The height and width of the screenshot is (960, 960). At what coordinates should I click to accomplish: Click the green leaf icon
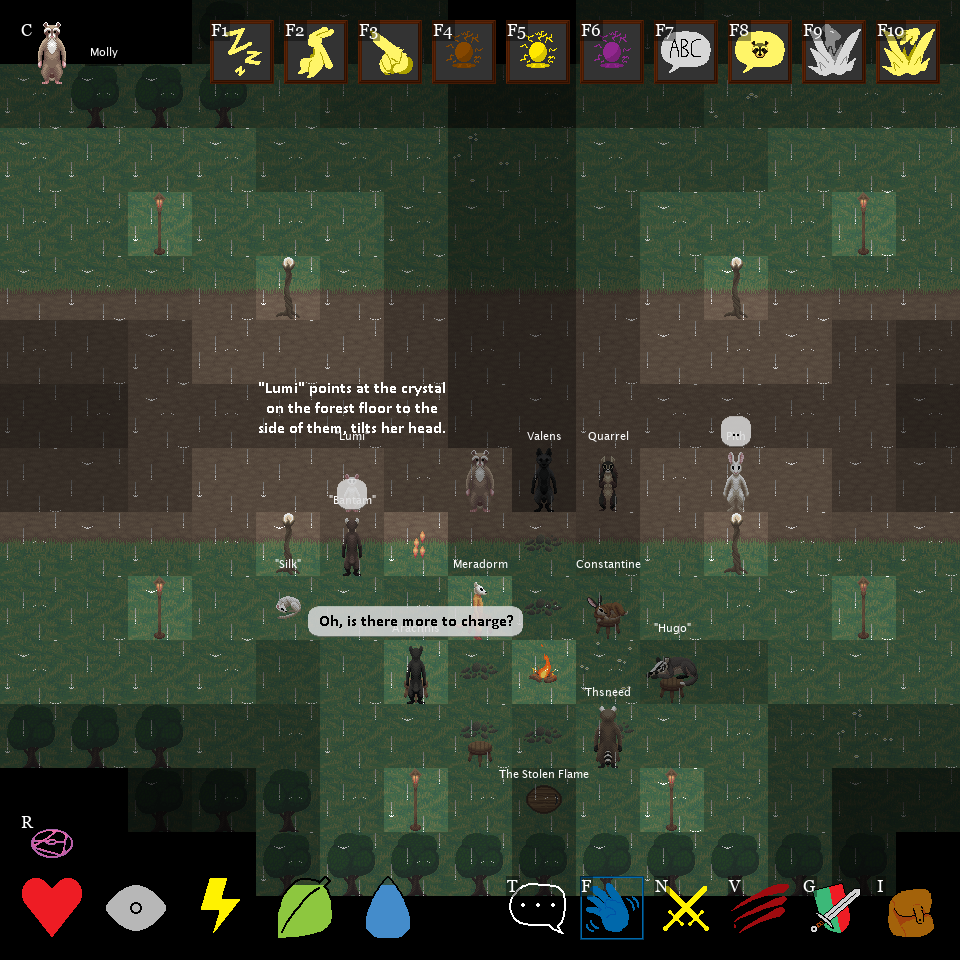304,907
